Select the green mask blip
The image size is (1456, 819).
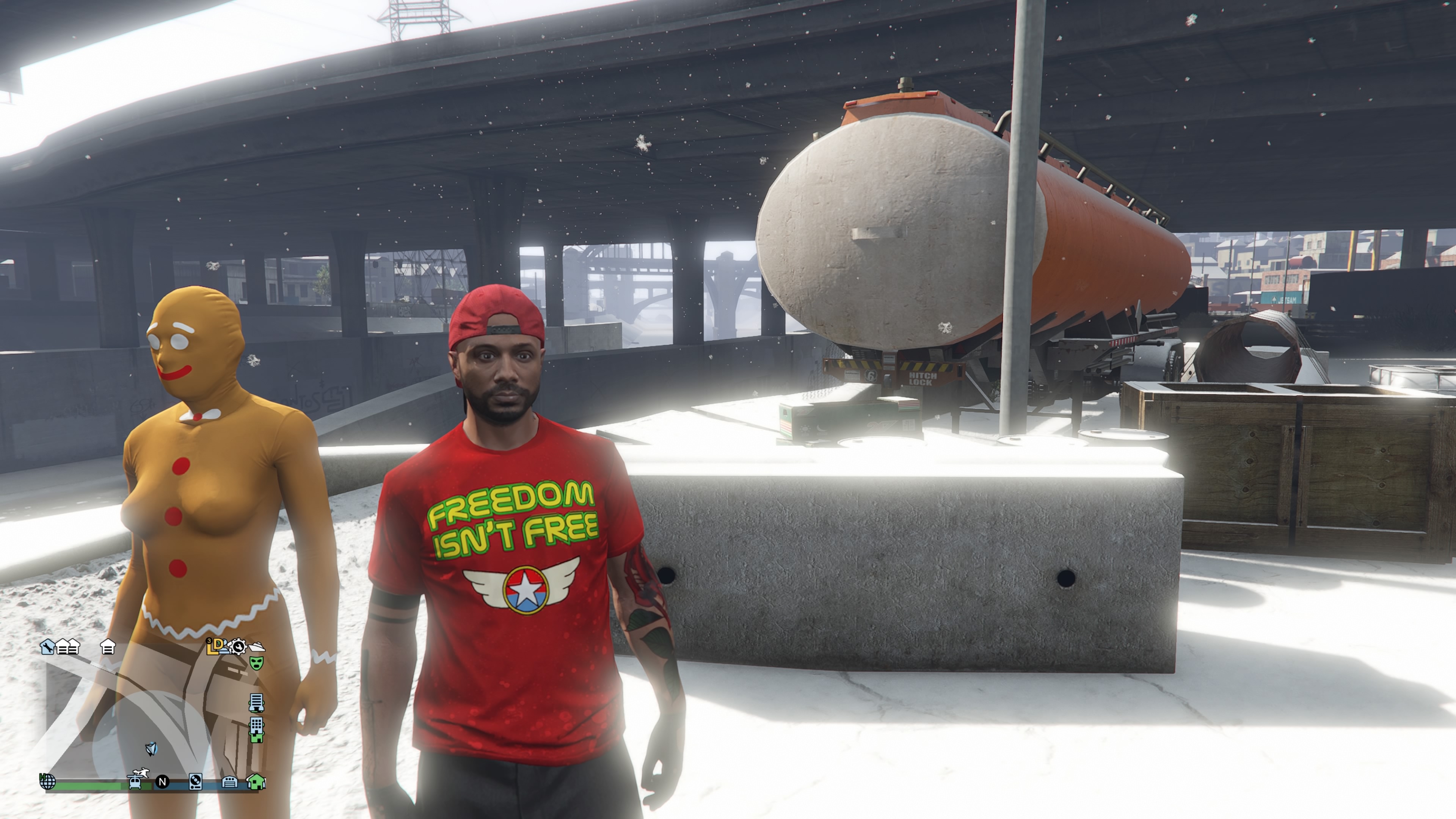click(257, 663)
